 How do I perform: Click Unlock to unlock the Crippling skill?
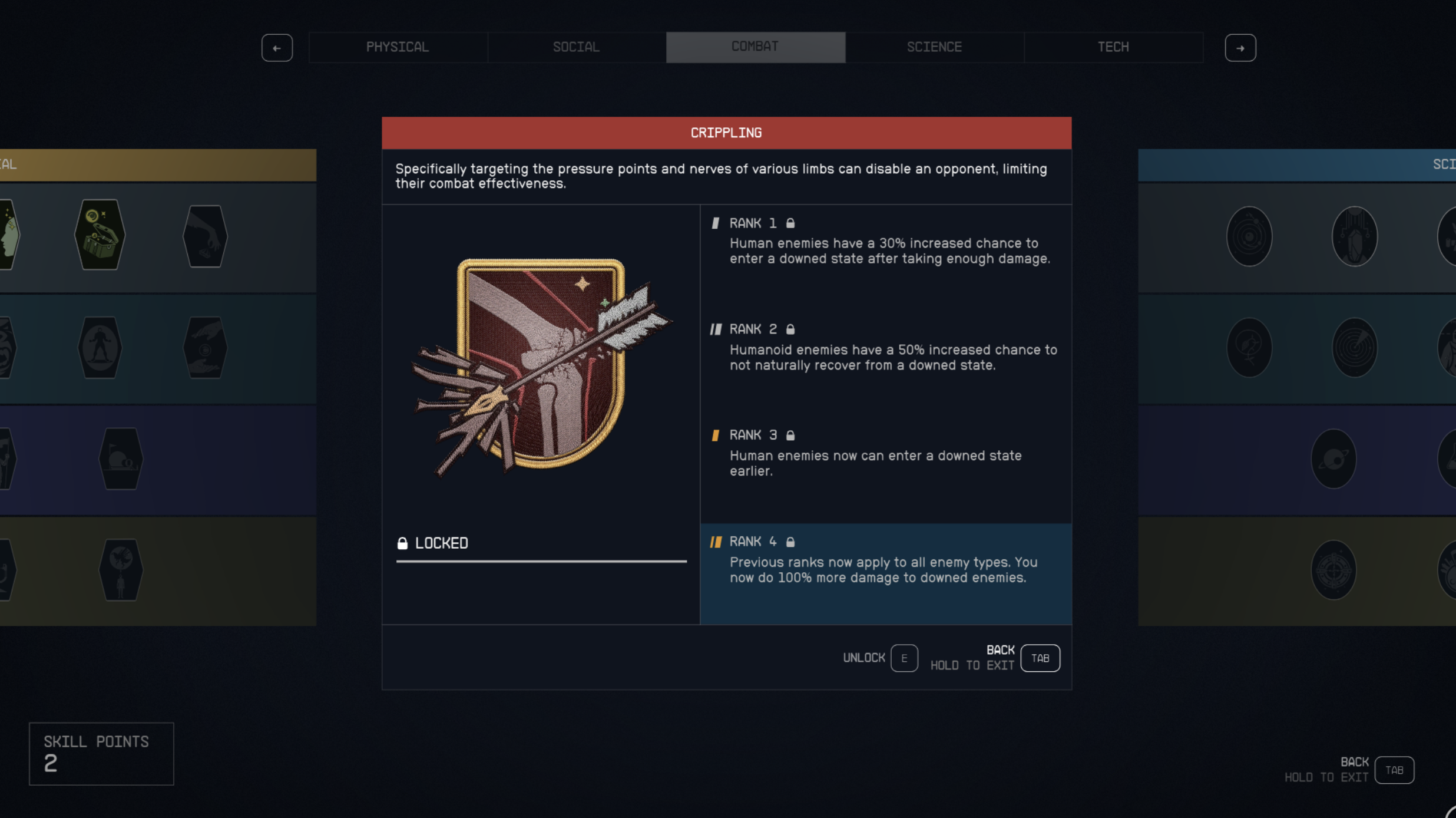(x=879, y=658)
